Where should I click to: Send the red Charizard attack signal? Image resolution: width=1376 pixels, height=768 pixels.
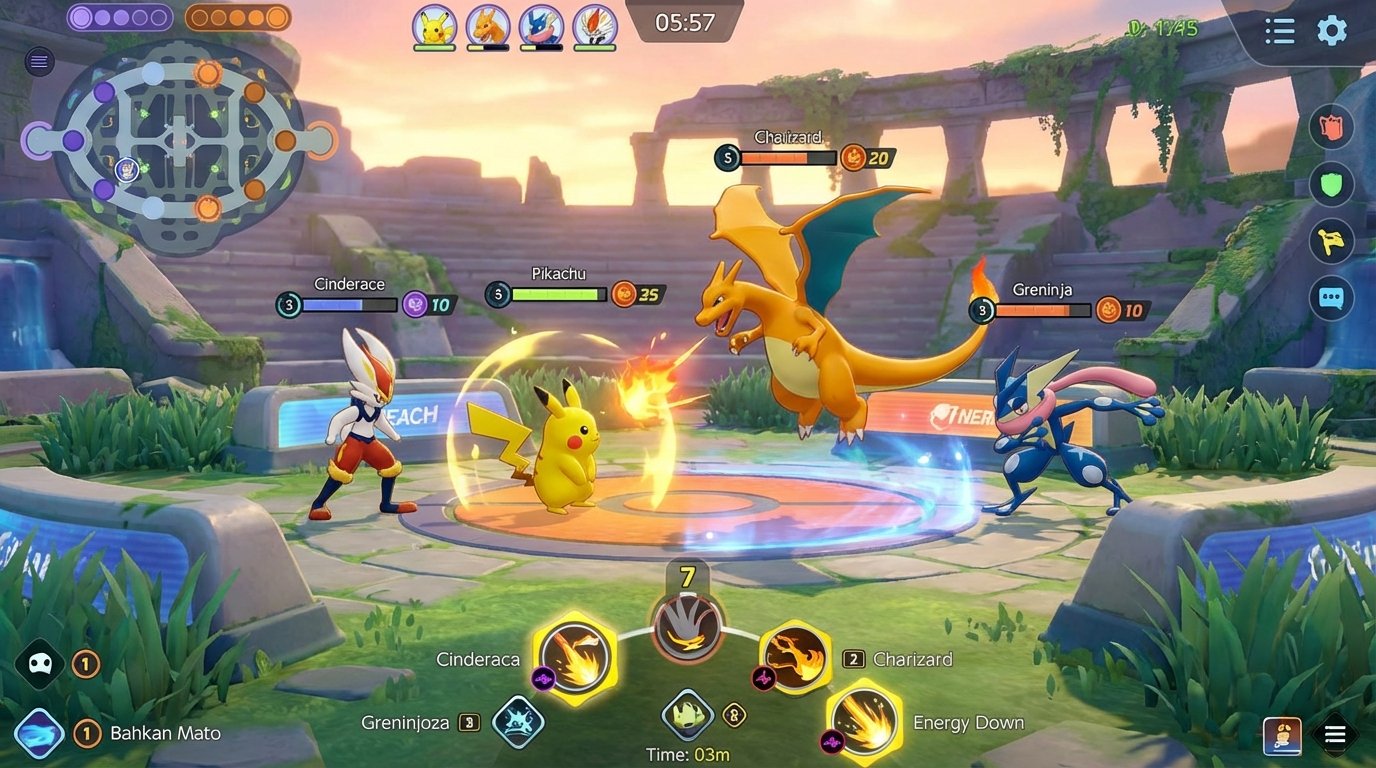point(1331,127)
